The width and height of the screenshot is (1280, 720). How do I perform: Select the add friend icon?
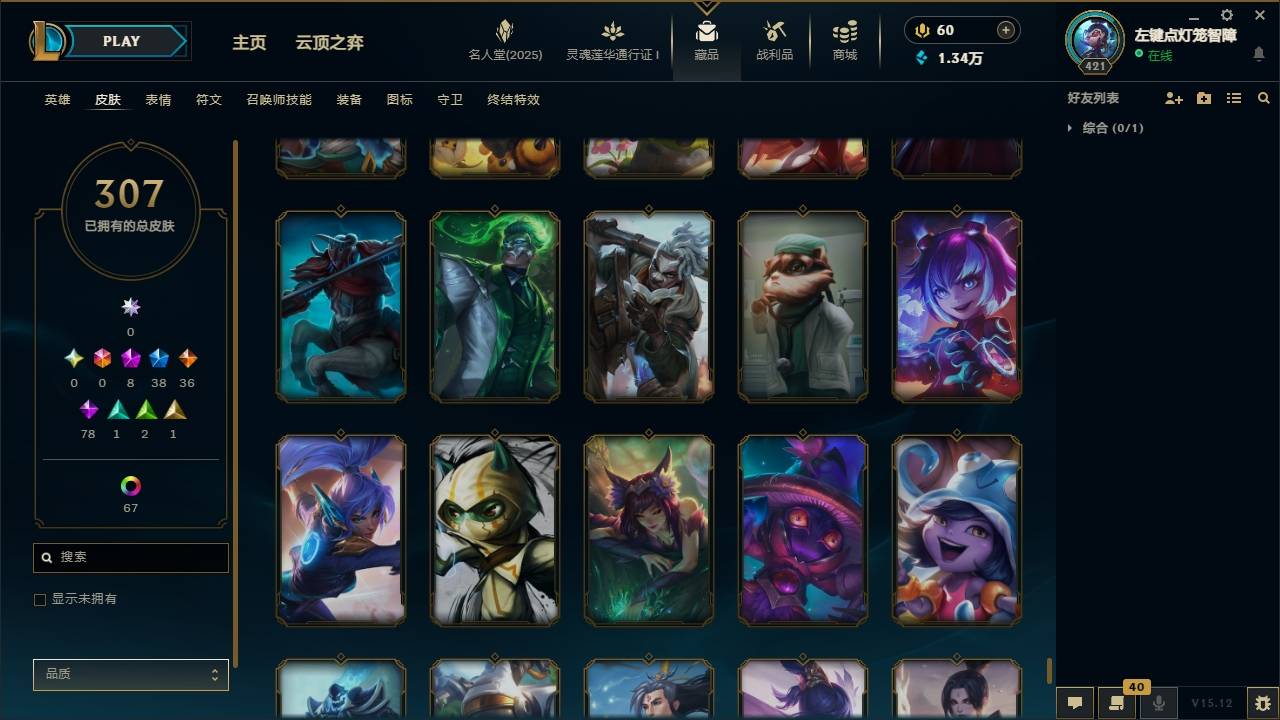tap(1173, 97)
